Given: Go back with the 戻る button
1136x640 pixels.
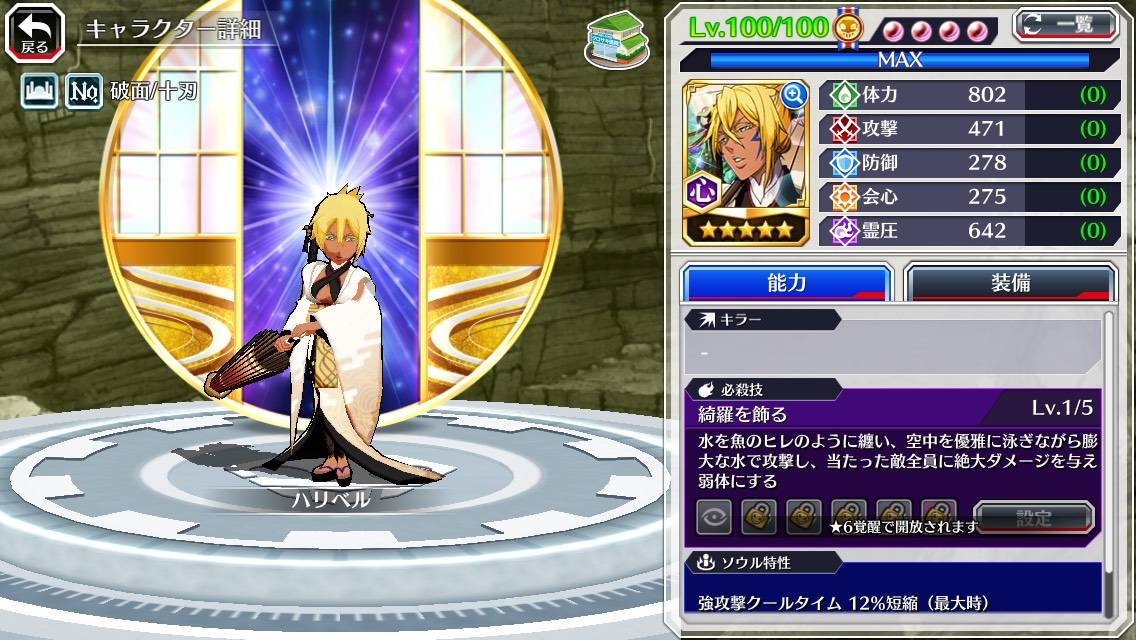Looking at the screenshot, I should click(x=33, y=33).
